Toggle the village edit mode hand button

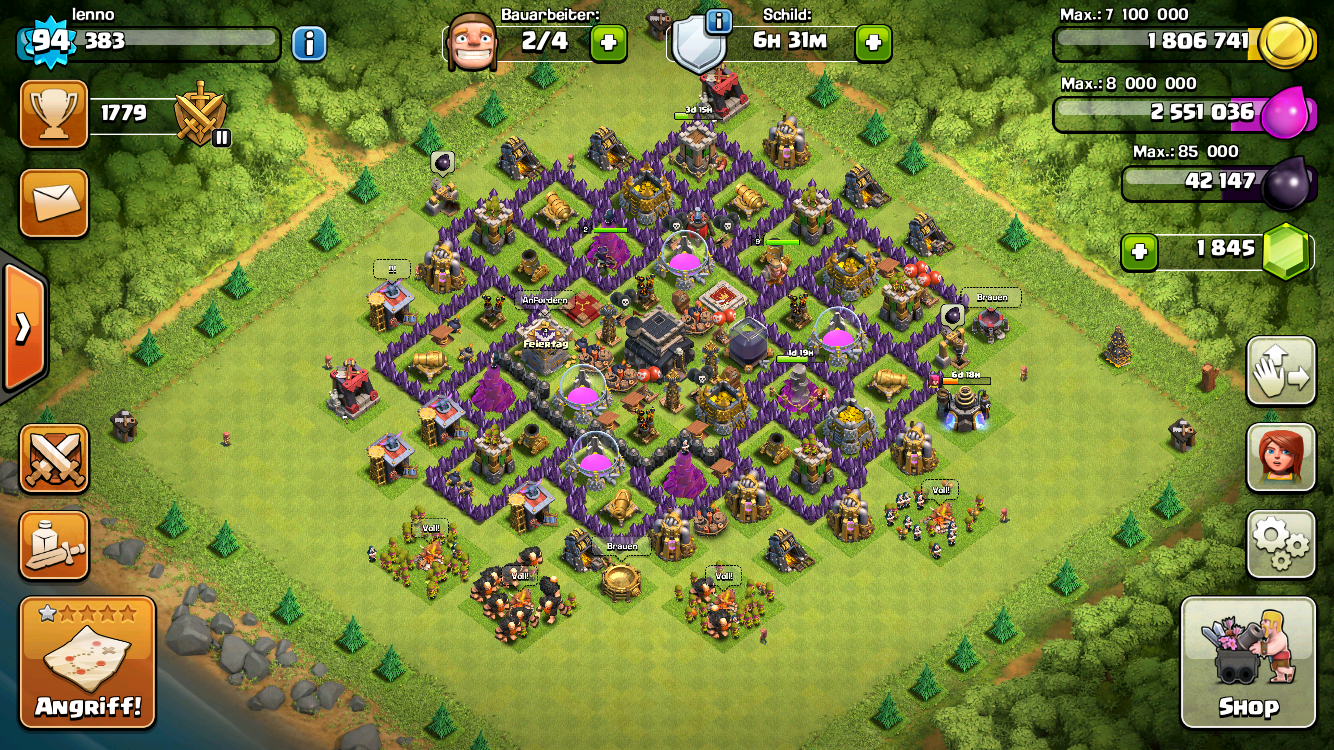click(x=1281, y=371)
